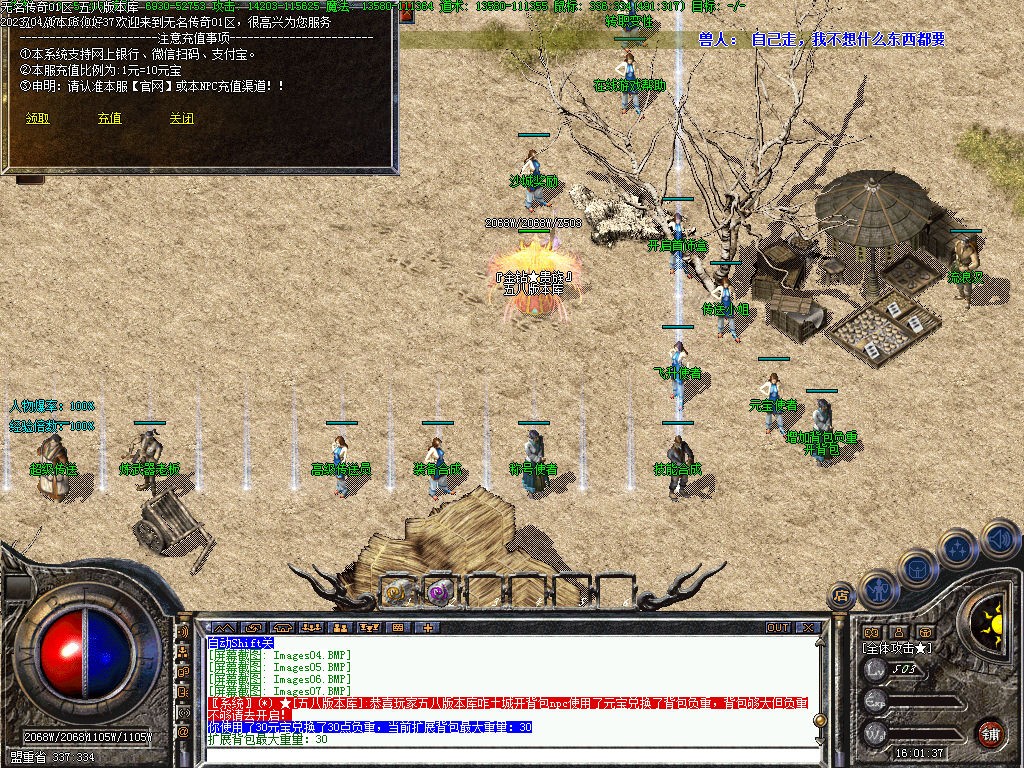Use the yellow spiral item in the belt
This screenshot has width=1024, height=768.
tap(397, 592)
